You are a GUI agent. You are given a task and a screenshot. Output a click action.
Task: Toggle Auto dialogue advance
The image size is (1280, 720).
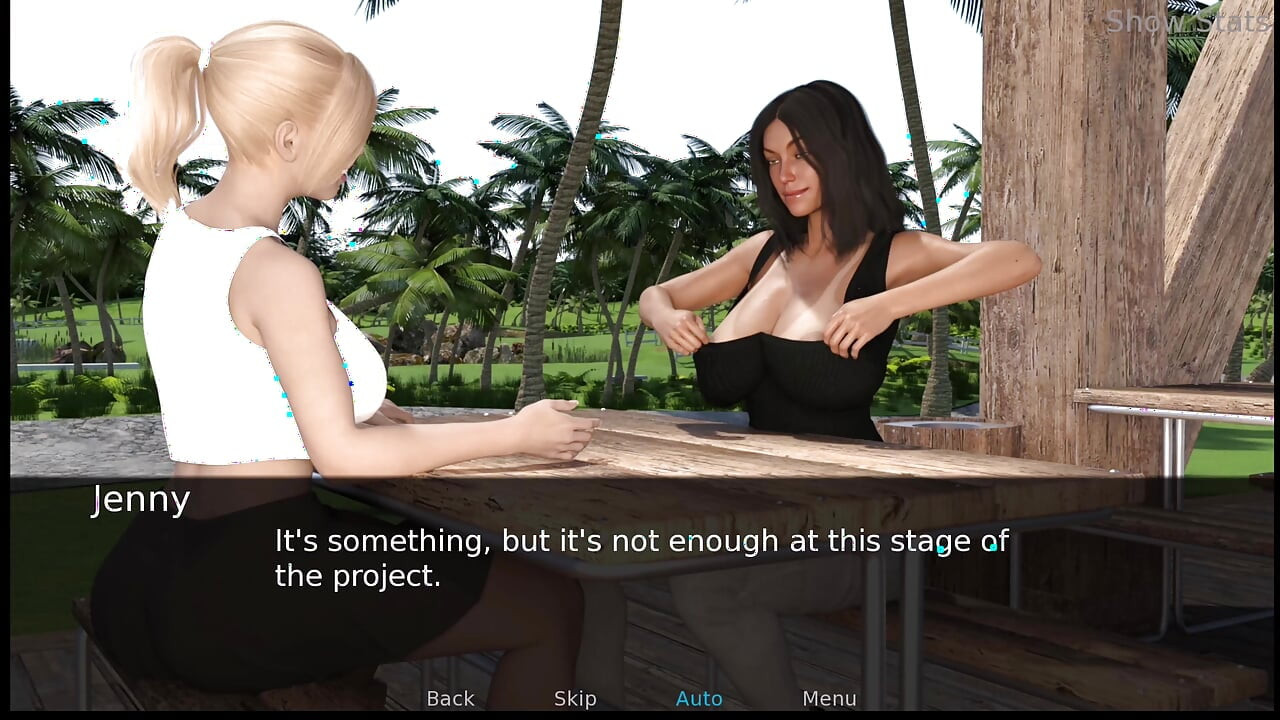click(699, 699)
